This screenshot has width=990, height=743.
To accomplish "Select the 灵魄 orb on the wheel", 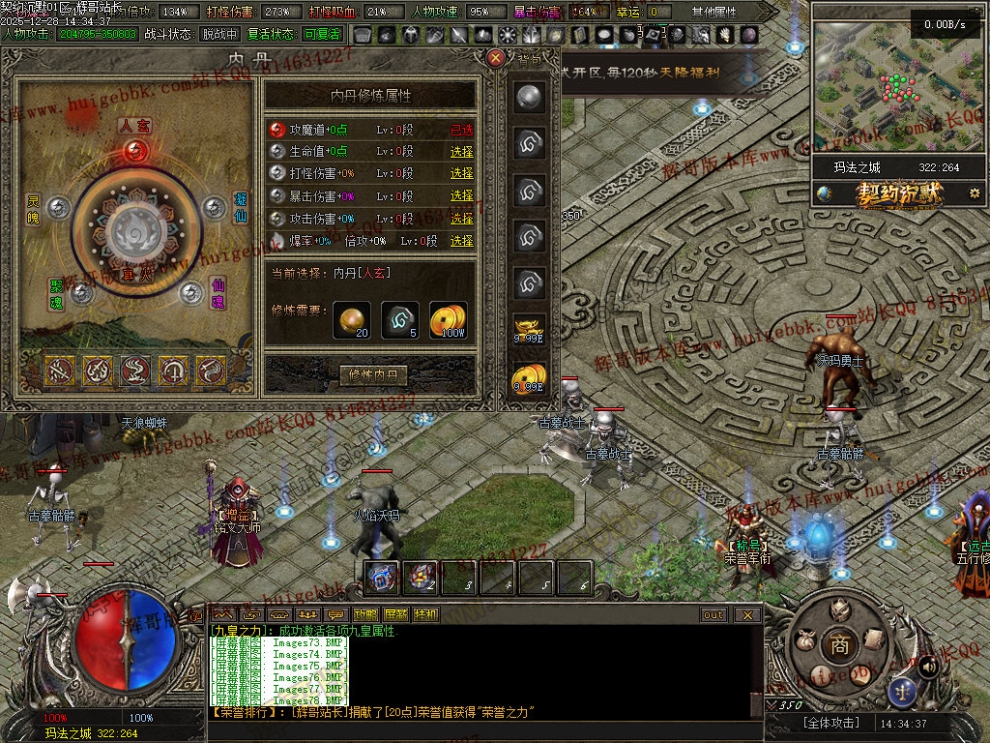I will click(x=58, y=207).
